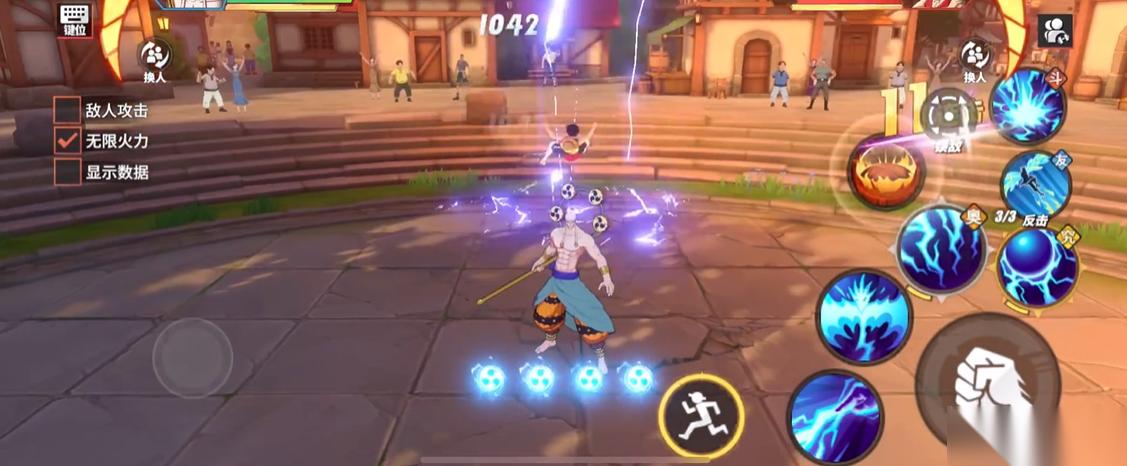
Task: Trigger the 友 assist skill icon
Action: click(x=1035, y=184)
